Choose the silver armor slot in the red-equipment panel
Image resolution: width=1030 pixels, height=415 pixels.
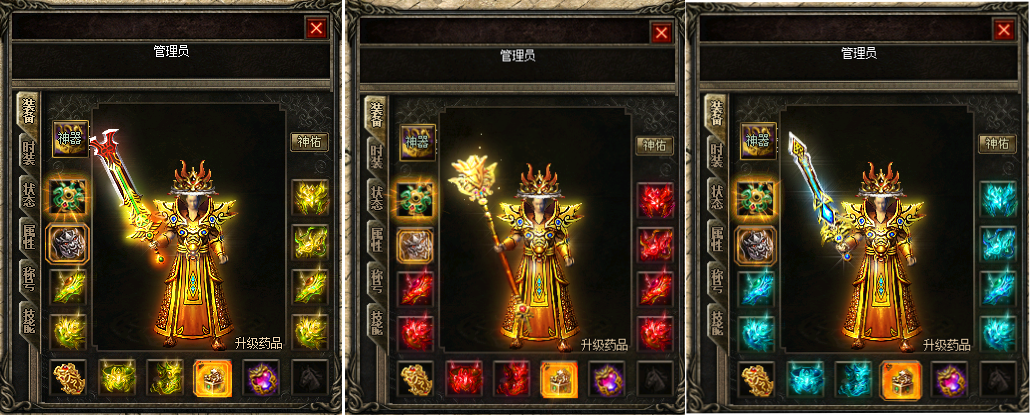[415, 244]
